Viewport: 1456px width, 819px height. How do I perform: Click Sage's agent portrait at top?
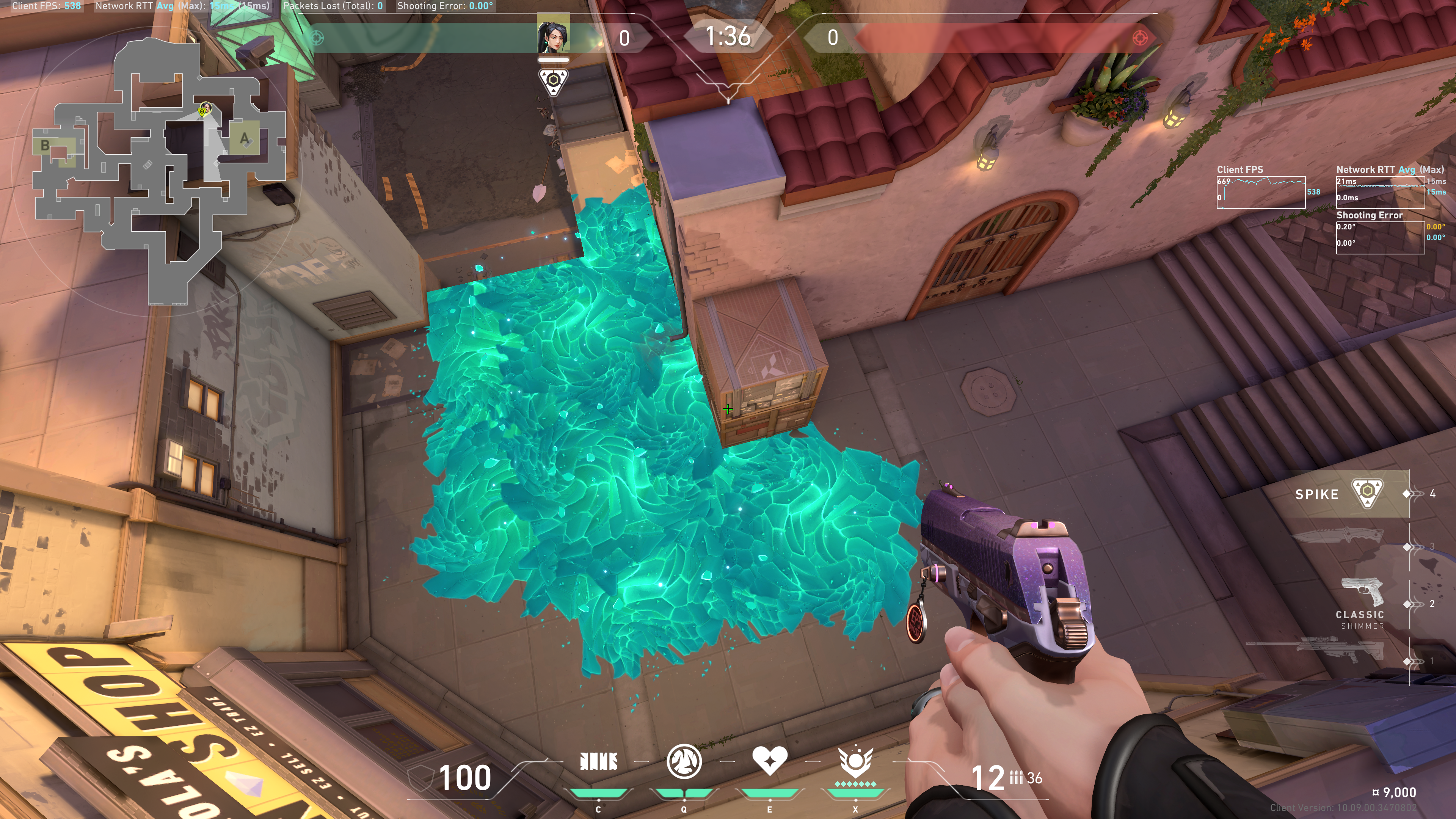pyautogui.click(x=553, y=34)
